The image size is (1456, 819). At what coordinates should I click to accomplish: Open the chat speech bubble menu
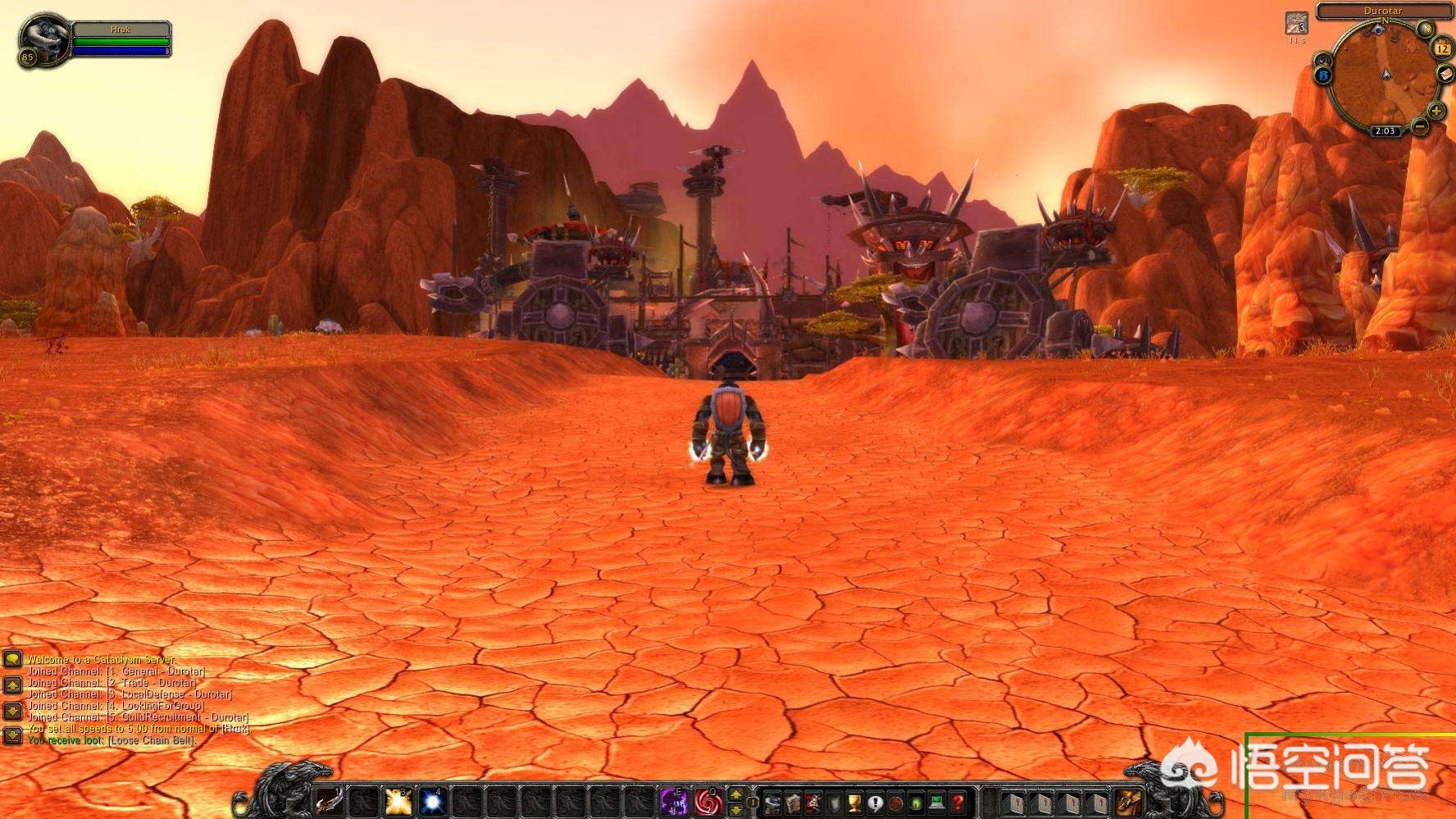pyautogui.click(x=12, y=660)
